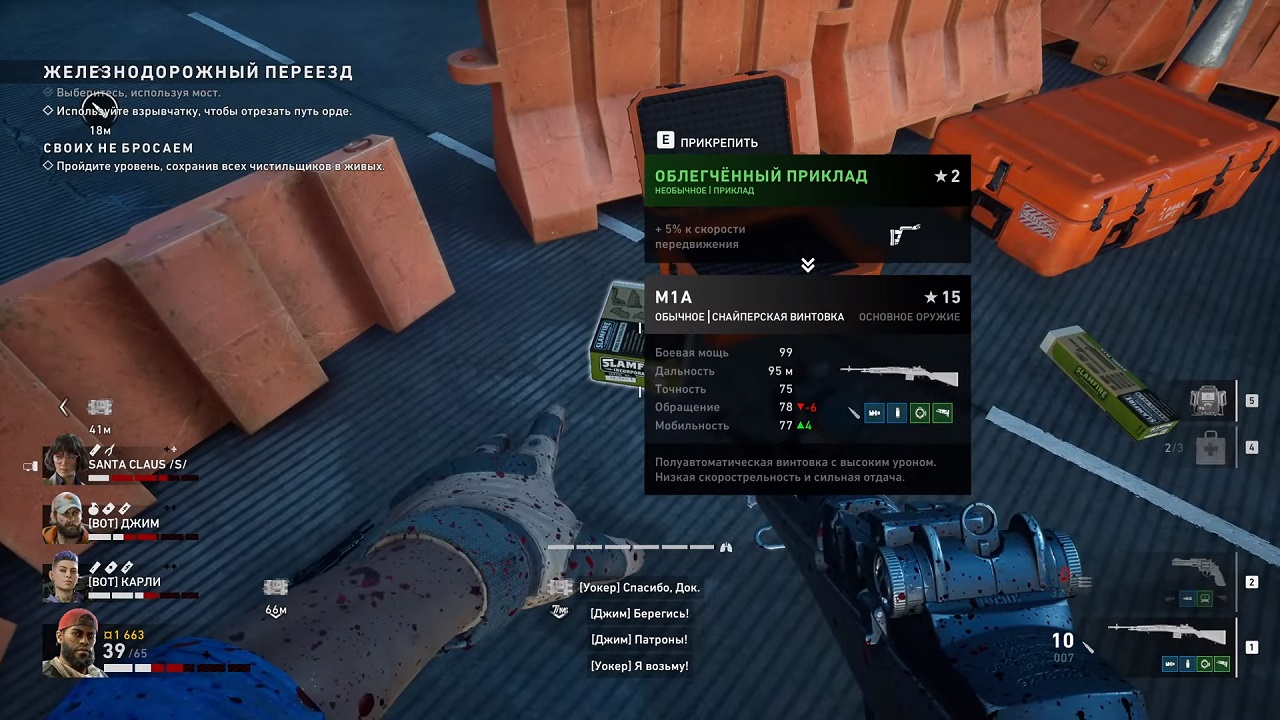This screenshot has width=1280, height=720.
Task: Click Santa Claus /S/ teammate portrait
Action: pyautogui.click(x=65, y=459)
